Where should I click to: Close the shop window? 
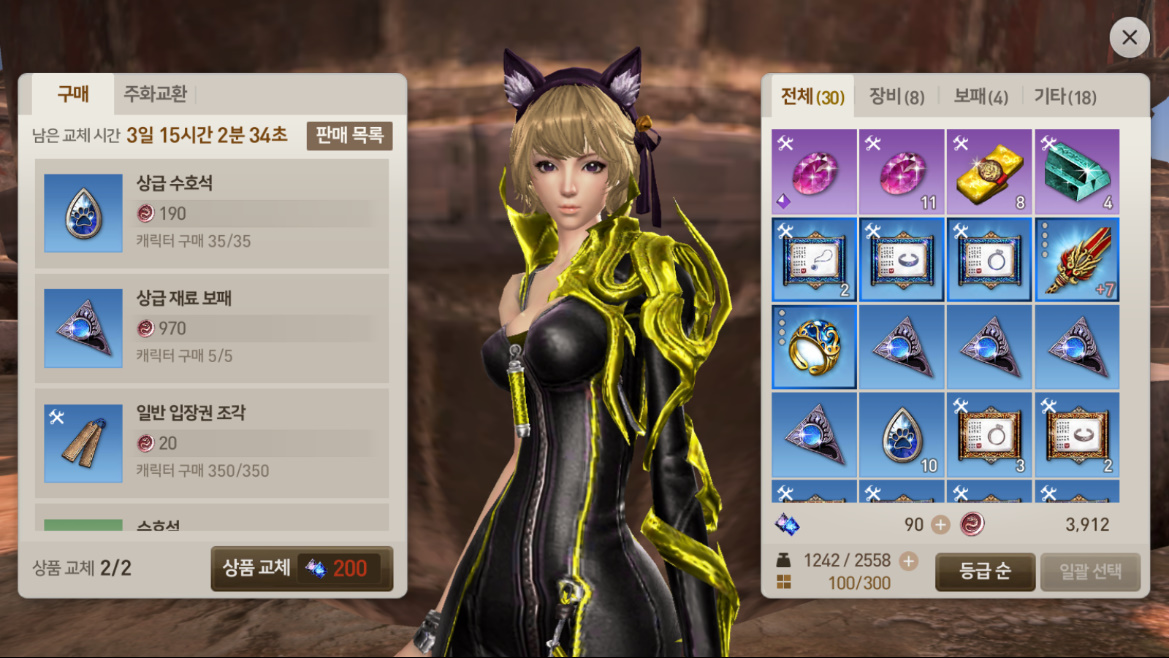(x=1129, y=38)
